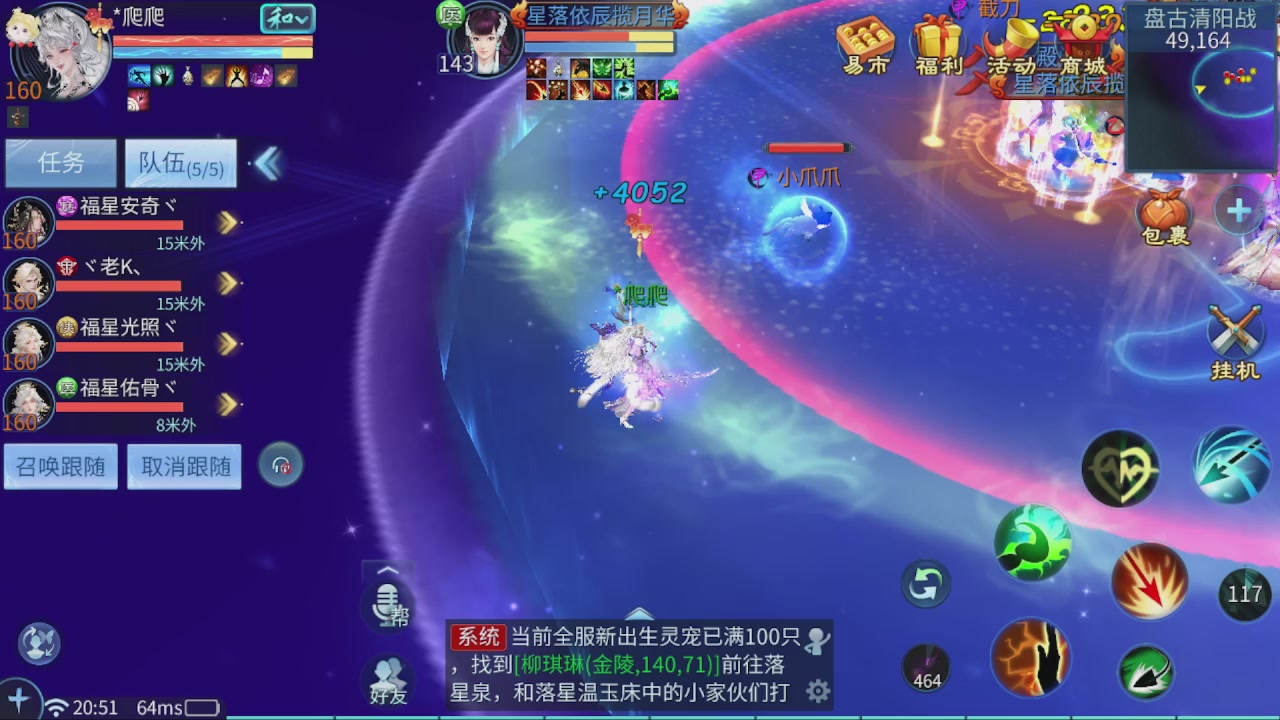Expand chat window via small up arrow
The width and height of the screenshot is (1280, 720).
387,570
